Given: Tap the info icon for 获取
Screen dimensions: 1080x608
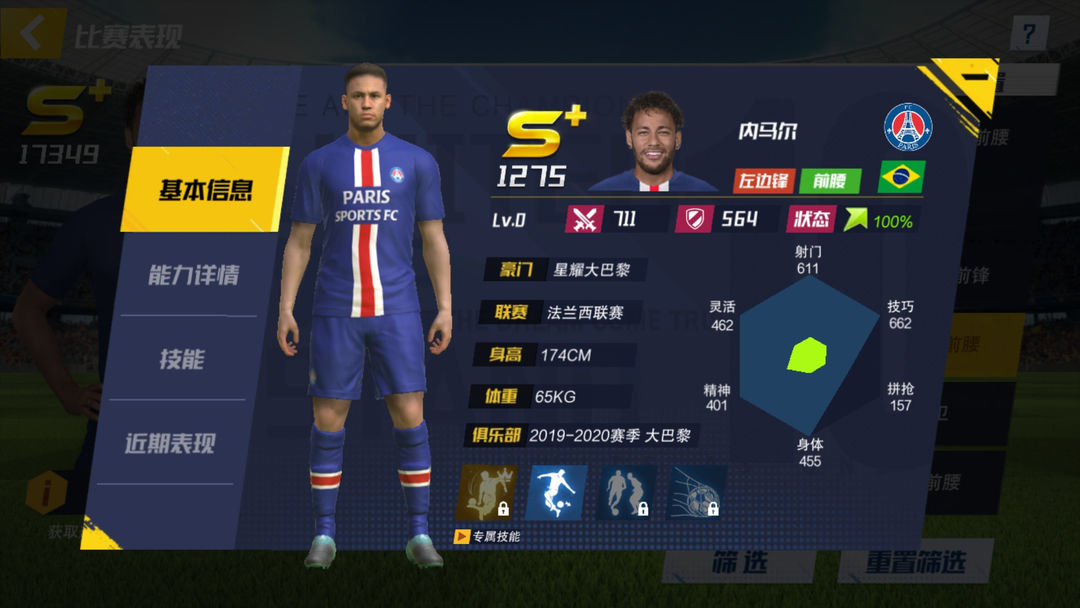Looking at the screenshot, I should (46, 494).
